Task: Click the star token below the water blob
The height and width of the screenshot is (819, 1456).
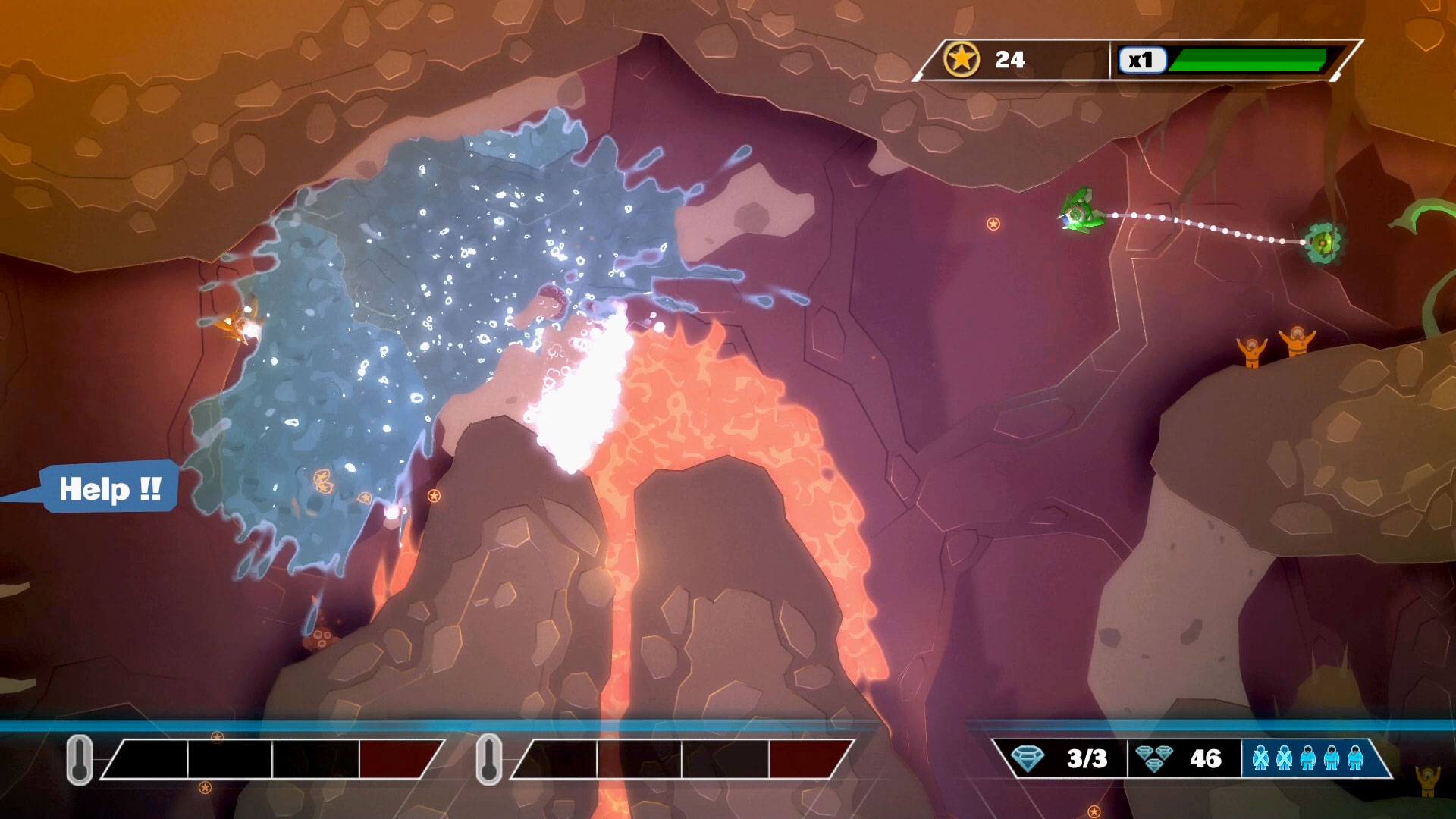Action: point(434,495)
